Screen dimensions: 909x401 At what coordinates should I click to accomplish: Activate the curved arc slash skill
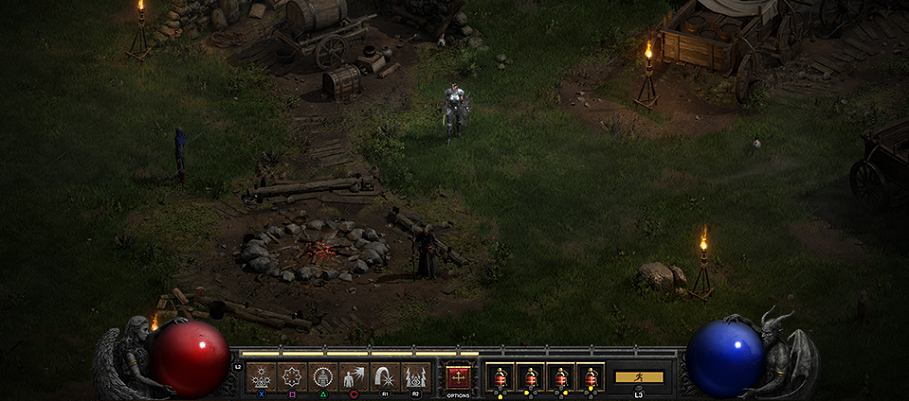click(385, 377)
